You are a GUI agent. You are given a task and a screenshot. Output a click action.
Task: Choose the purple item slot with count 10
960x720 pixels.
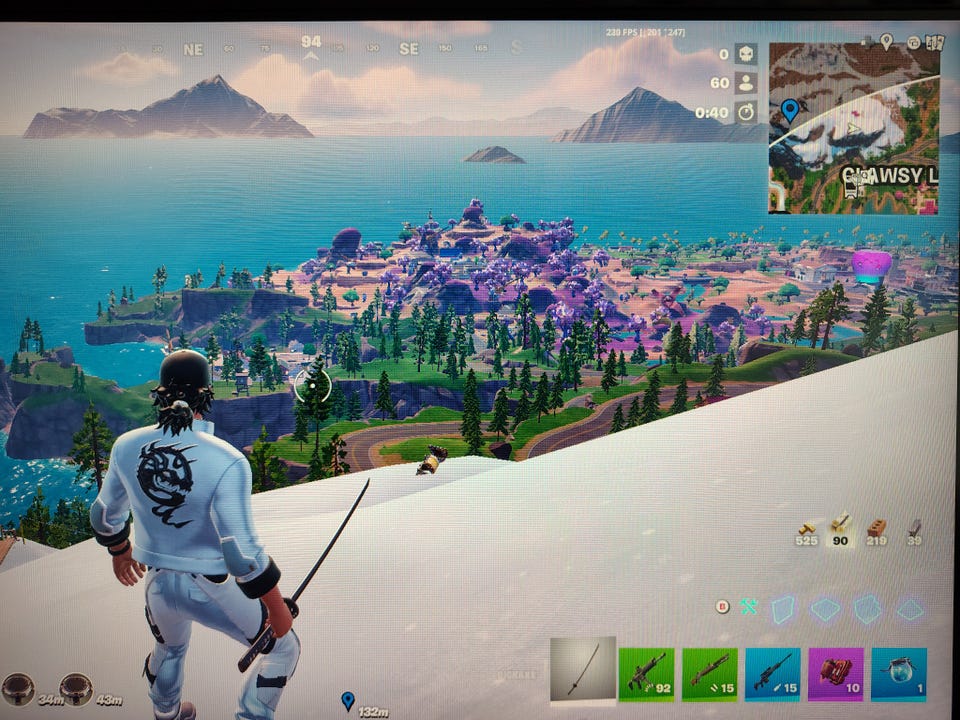836,673
